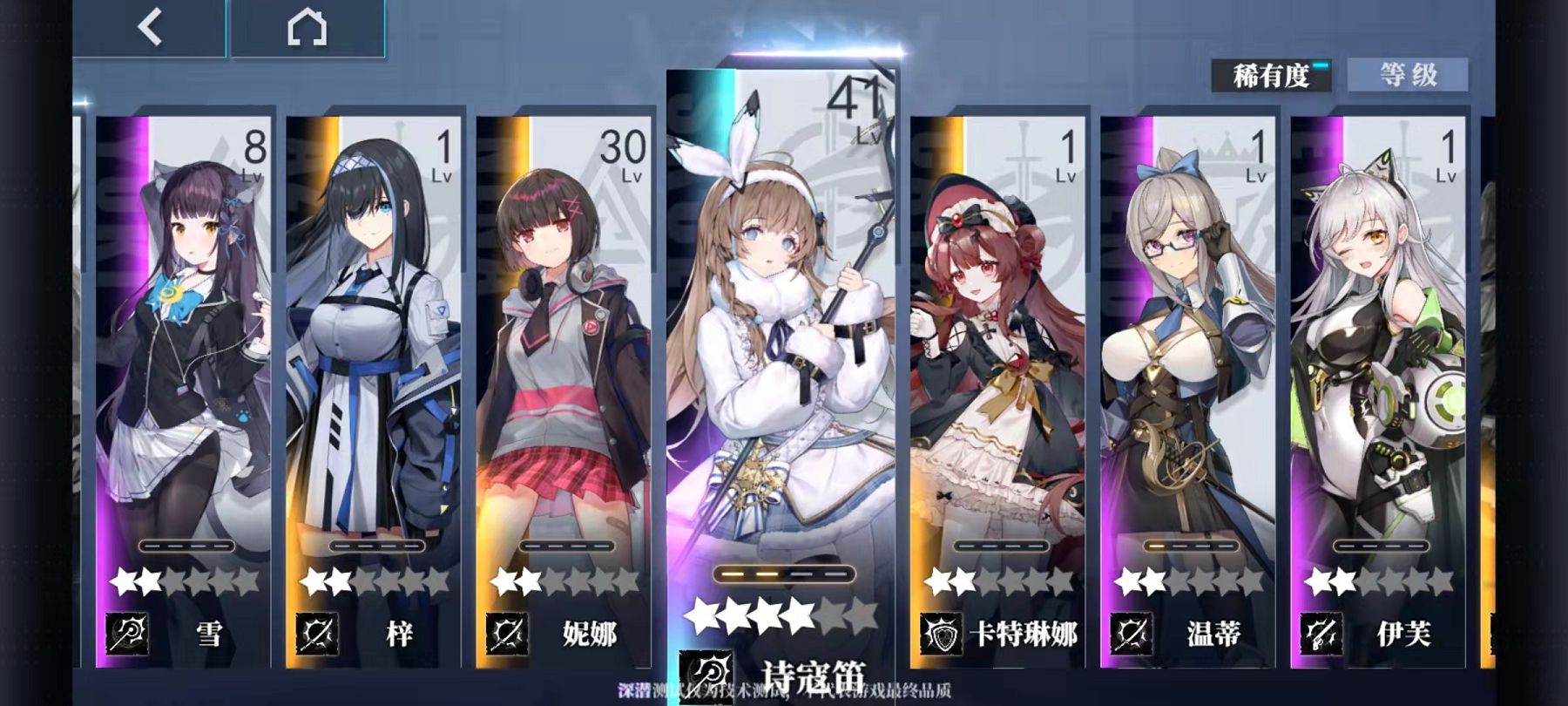The width and height of the screenshot is (1568, 706).
Task: Go back using the arrow button
Action: coord(150,28)
